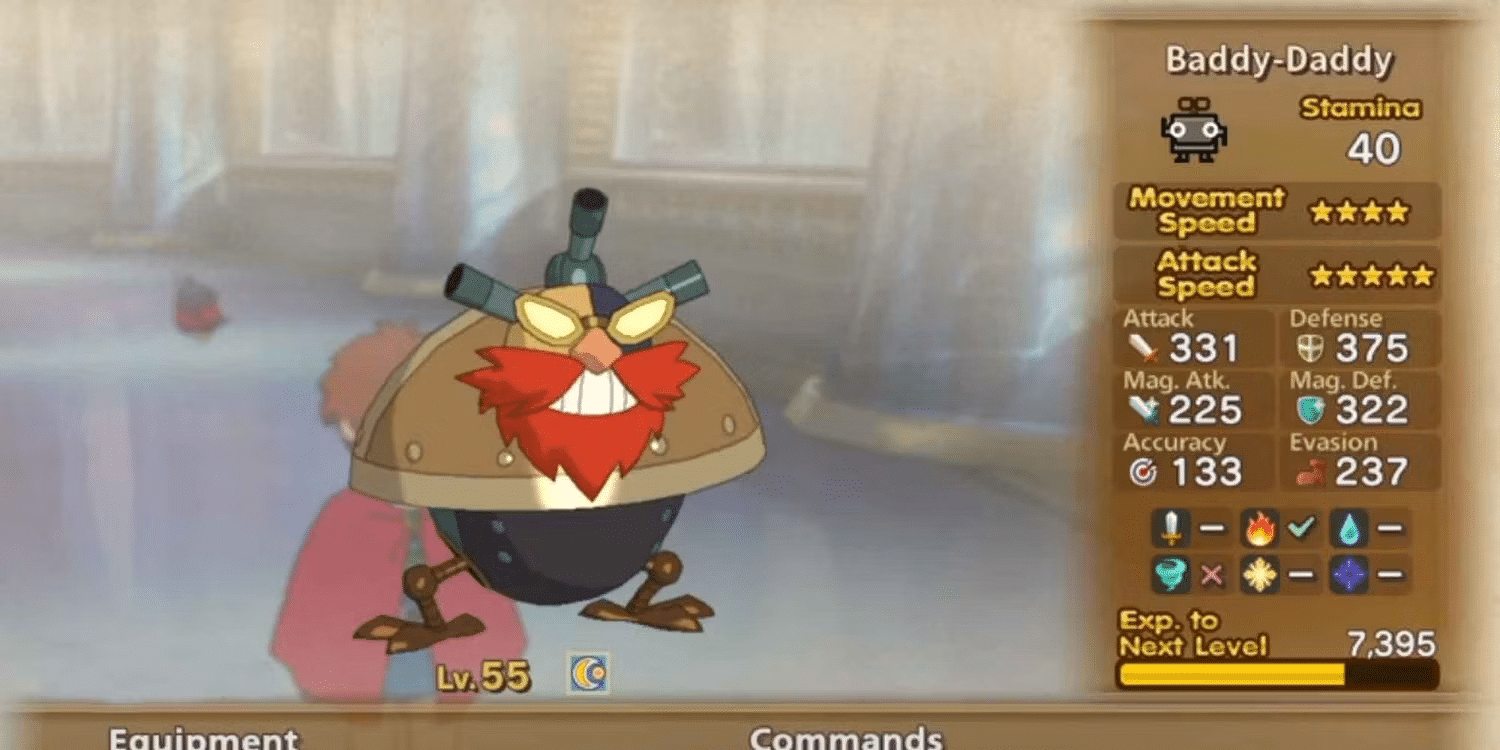Select the light element icon
The width and height of the screenshot is (1500, 750).
pos(1262,574)
